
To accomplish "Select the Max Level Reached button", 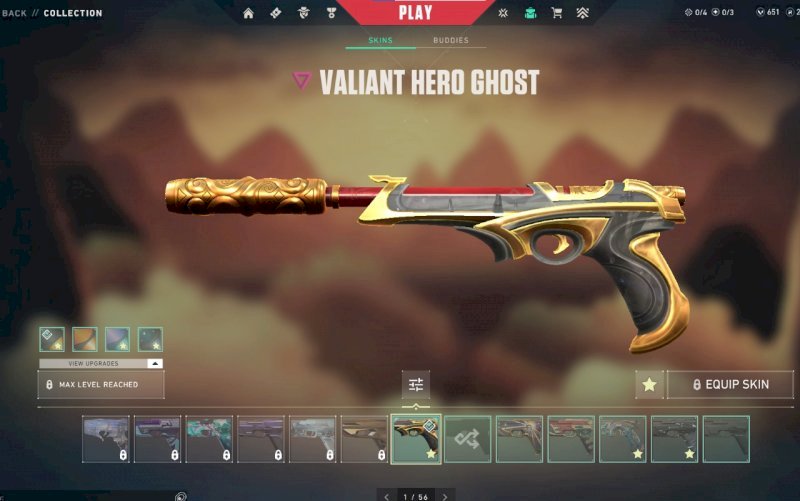I will [101, 384].
